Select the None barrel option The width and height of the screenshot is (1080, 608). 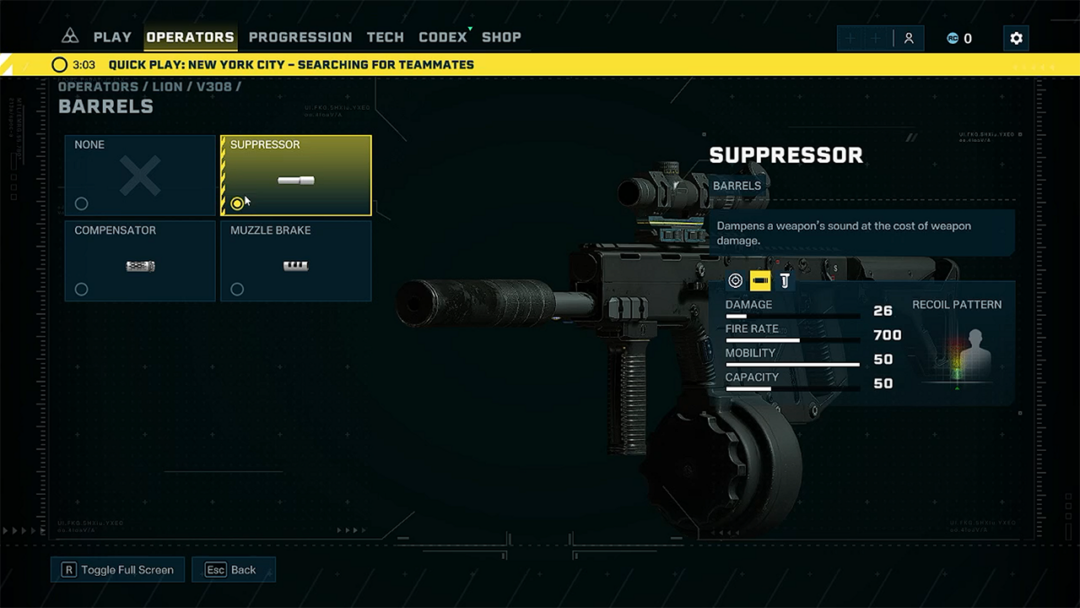click(x=140, y=176)
